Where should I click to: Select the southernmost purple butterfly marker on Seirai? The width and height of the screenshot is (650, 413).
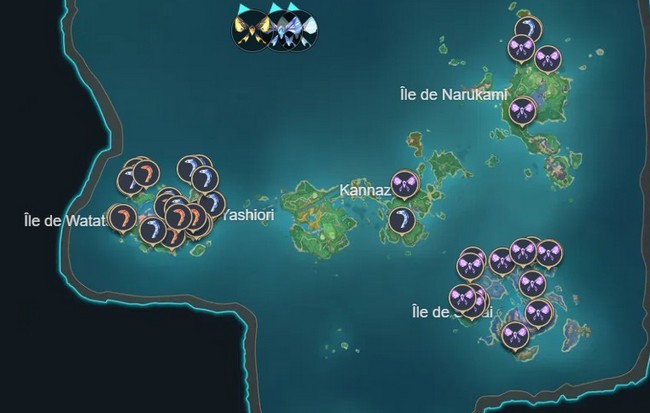pos(514,336)
